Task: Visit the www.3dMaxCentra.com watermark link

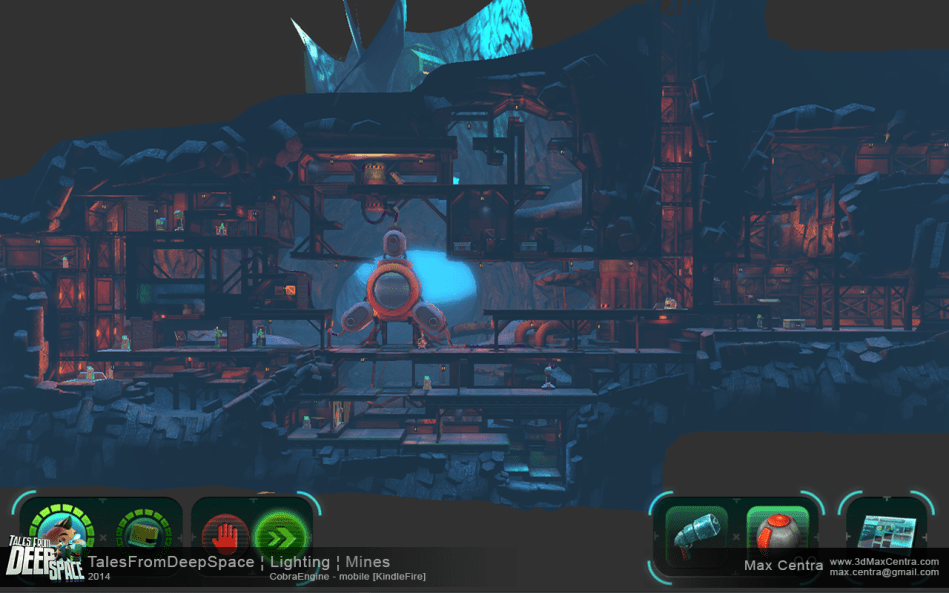Action: coord(884,561)
